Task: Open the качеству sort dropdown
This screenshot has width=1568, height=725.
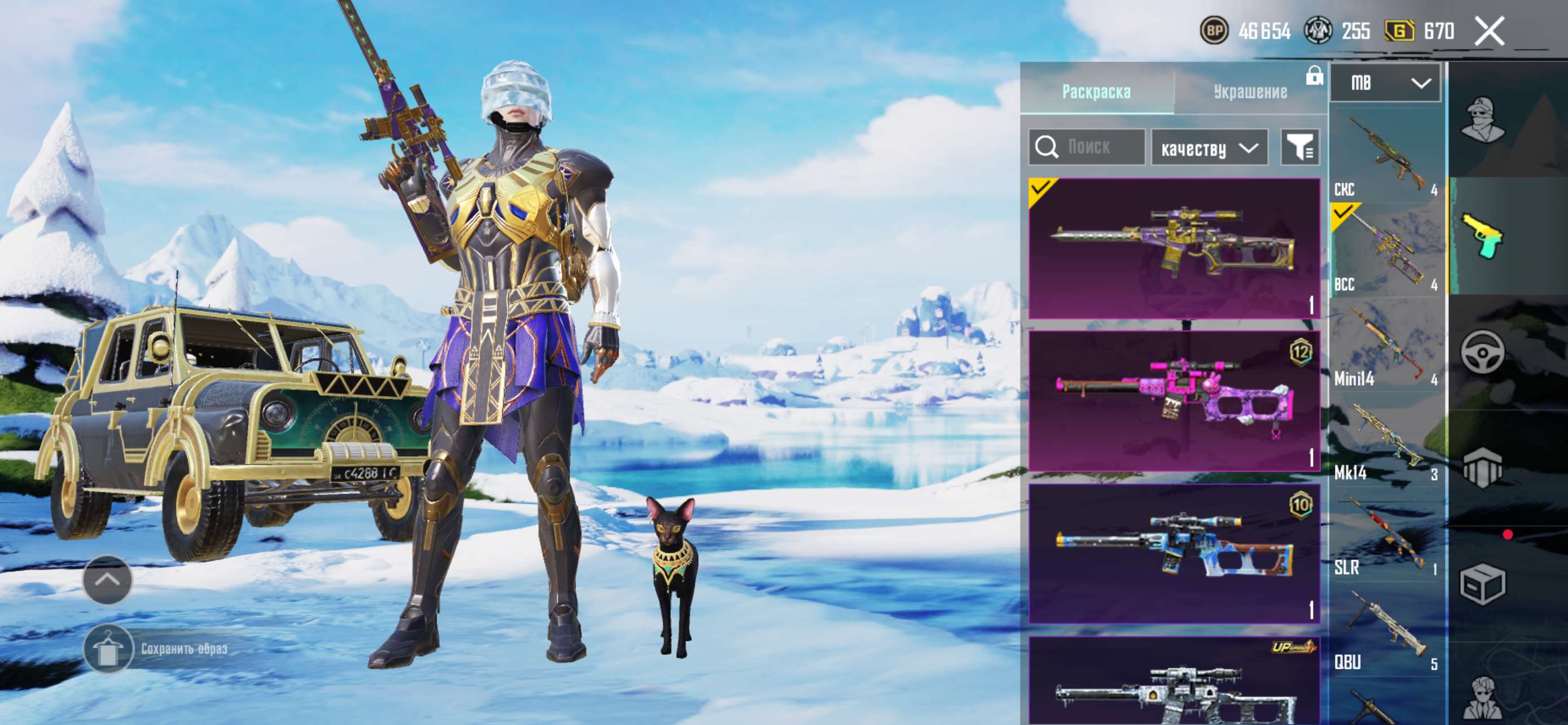Action: (x=1209, y=148)
